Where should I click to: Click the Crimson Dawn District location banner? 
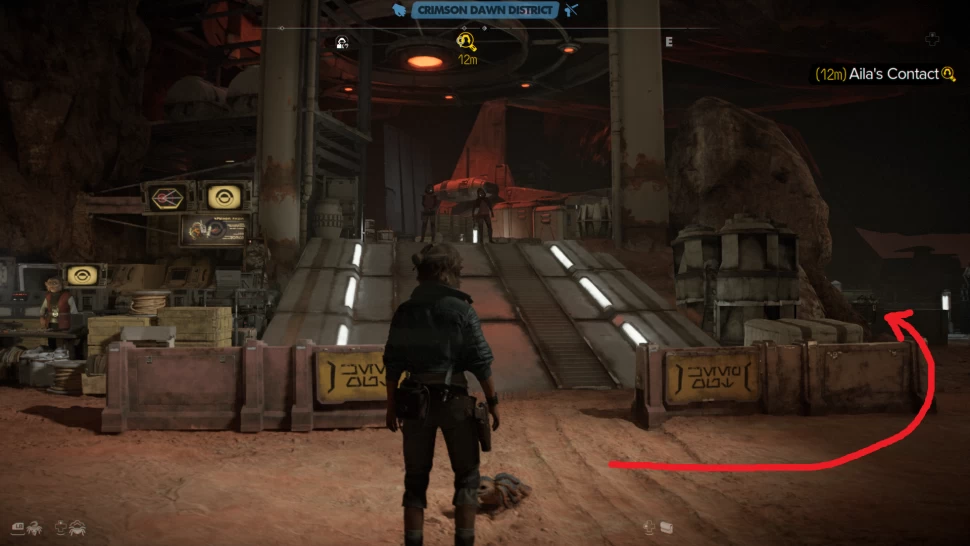point(485,10)
